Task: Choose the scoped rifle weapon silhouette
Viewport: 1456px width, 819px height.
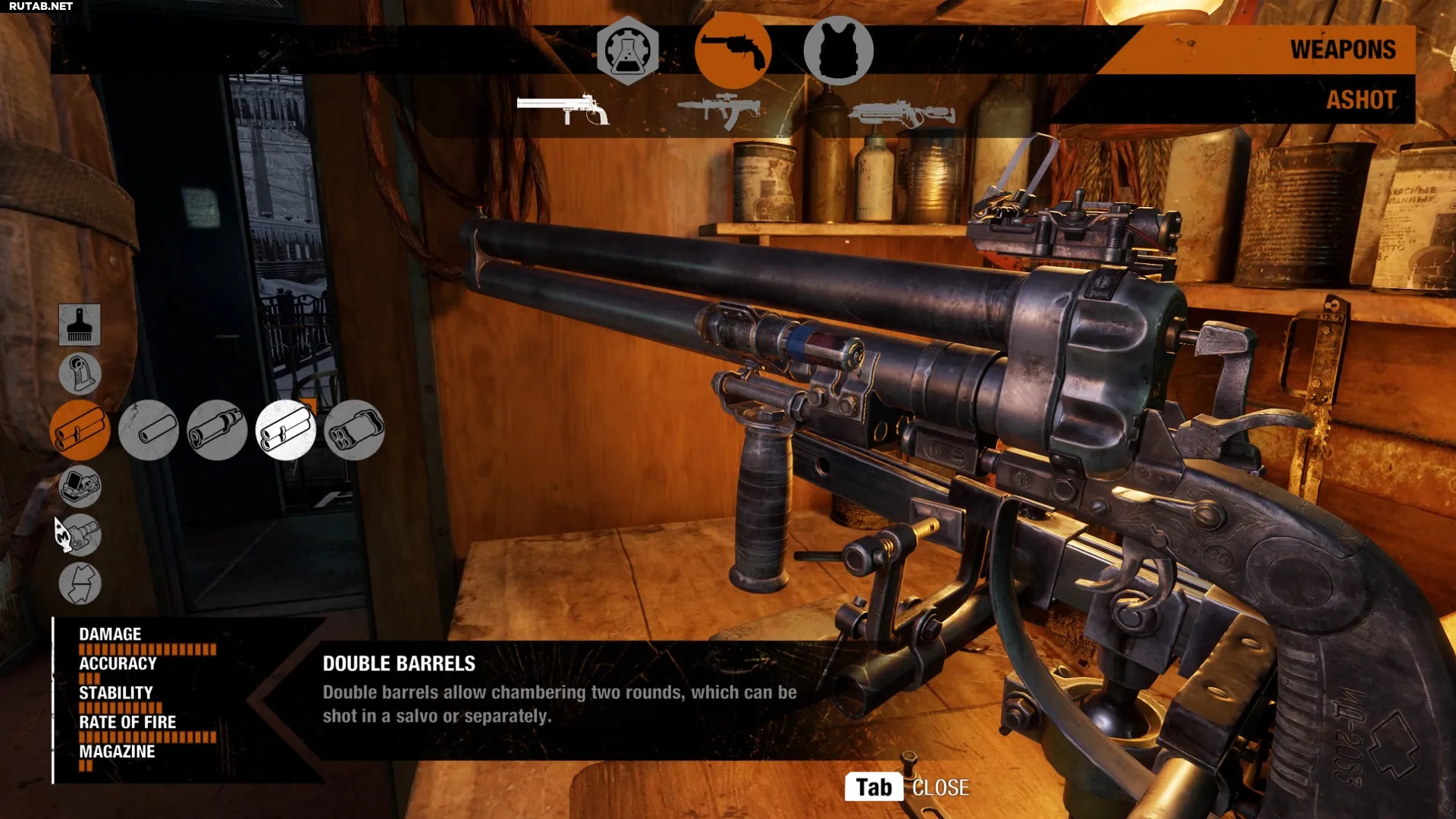Action: click(718, 110)
